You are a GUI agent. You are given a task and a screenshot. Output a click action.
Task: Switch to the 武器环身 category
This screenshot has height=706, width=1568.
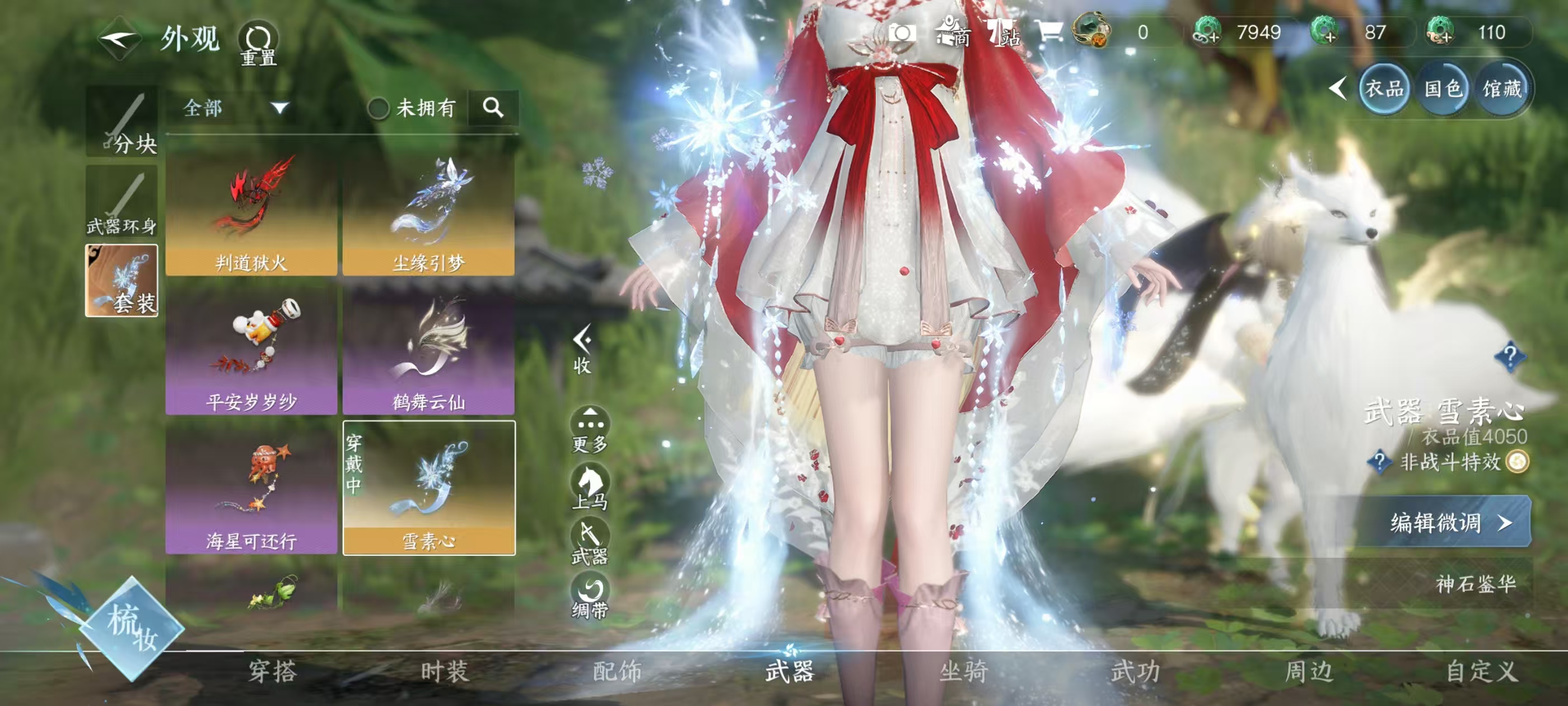point(122,202)
